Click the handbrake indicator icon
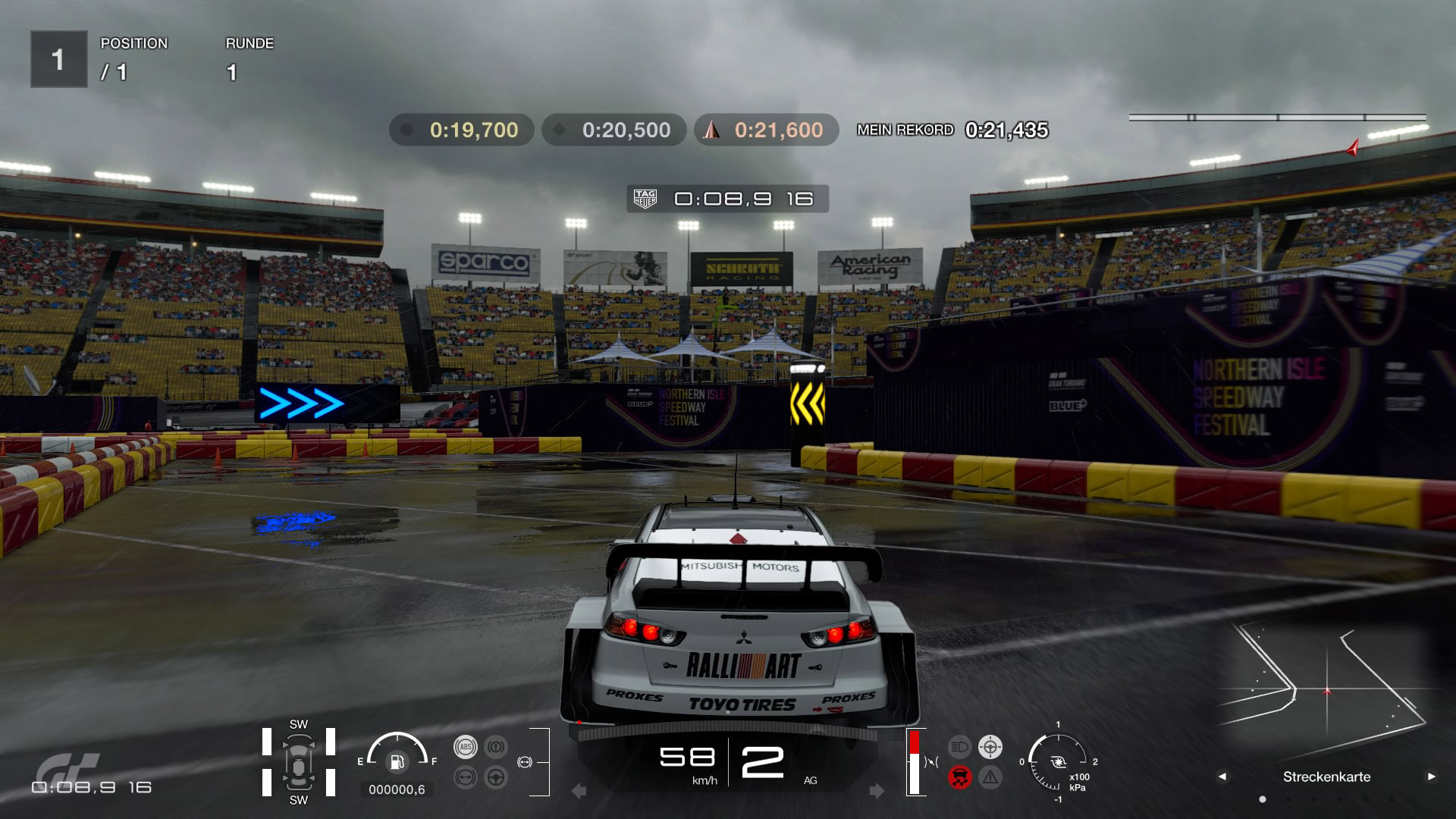Screen dimensions: 1456x819 pyautogui.click(x=496, y=747)
